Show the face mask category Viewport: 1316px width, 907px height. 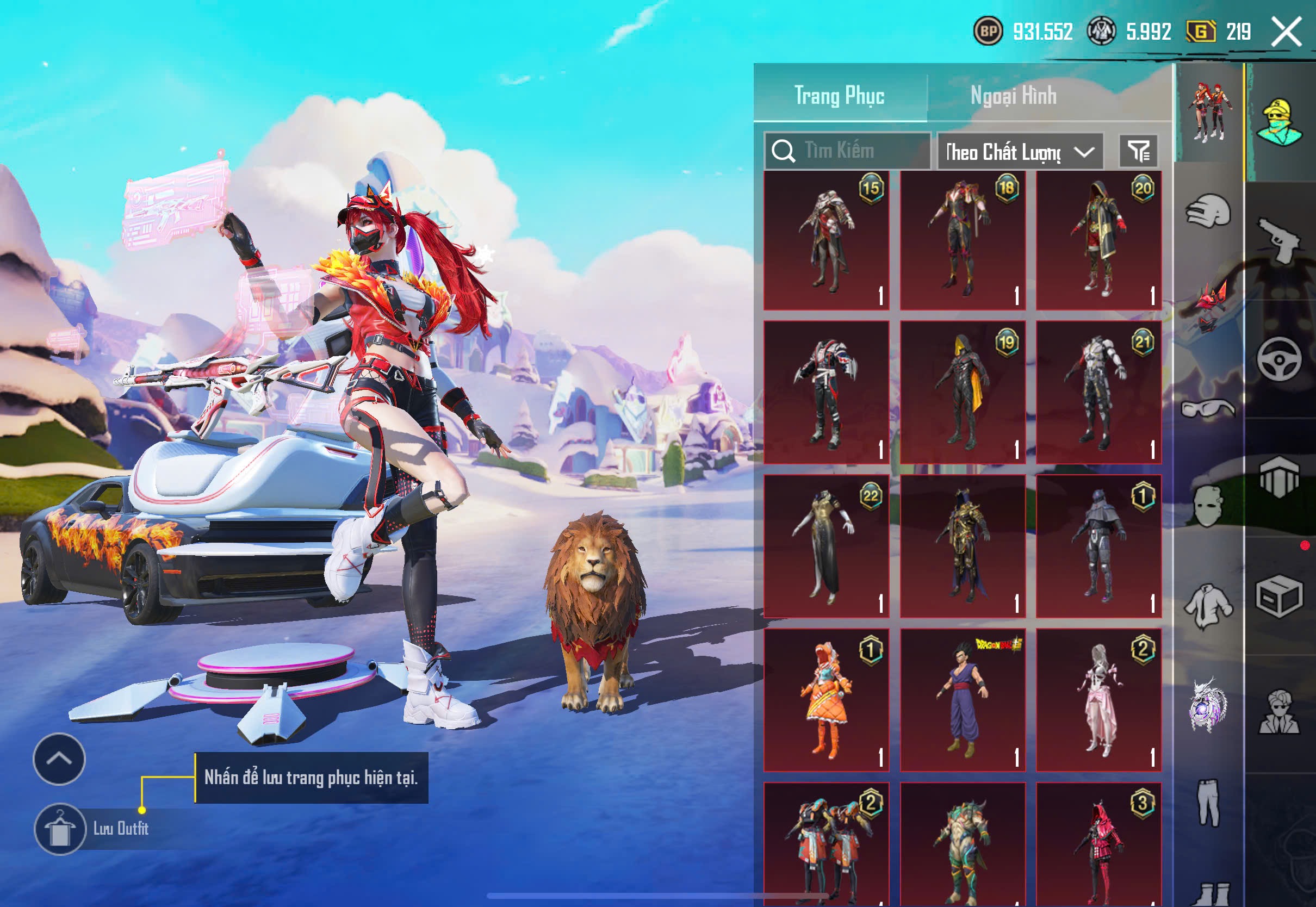point(1208,506)
